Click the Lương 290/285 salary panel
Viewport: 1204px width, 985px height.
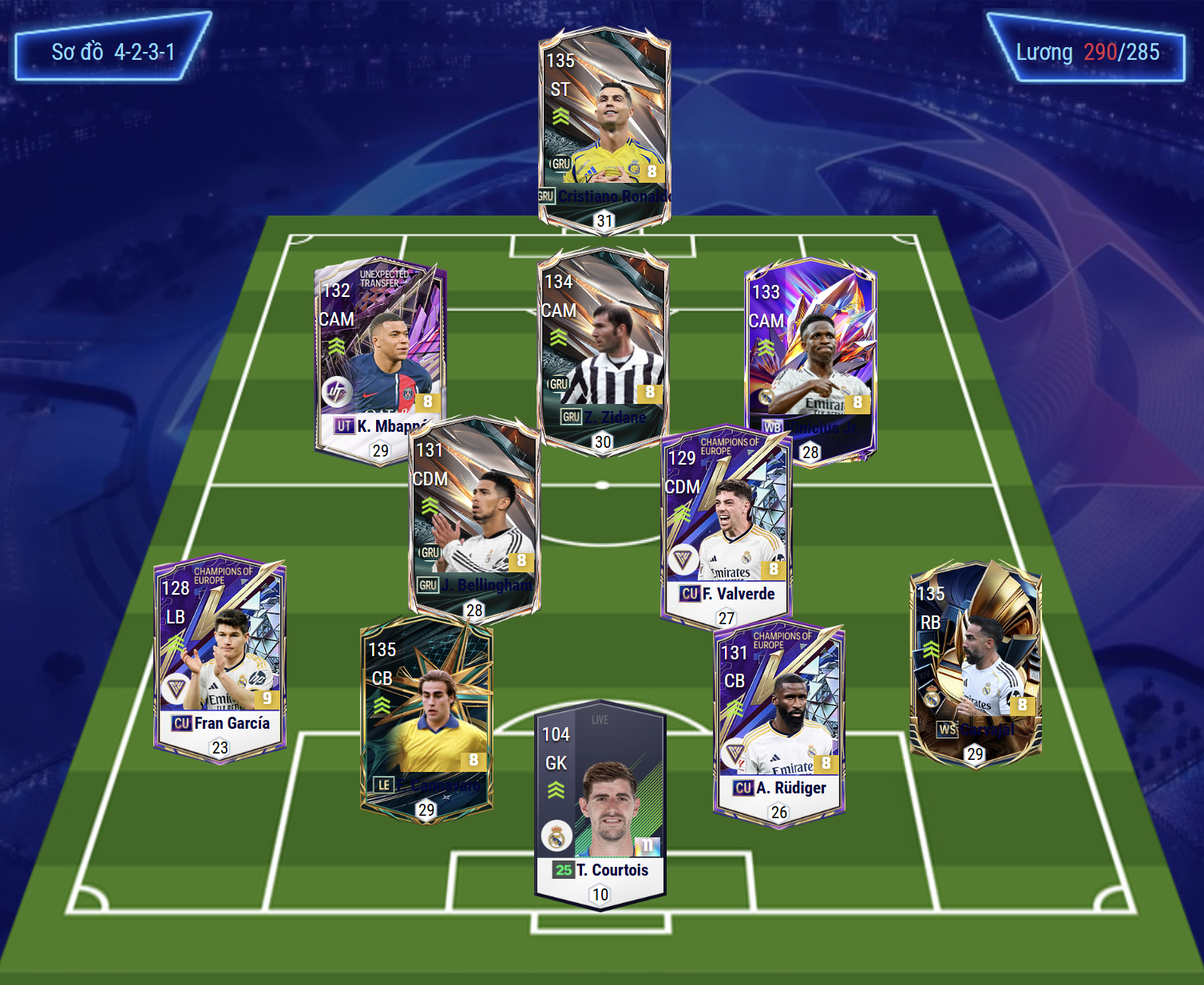point(1087,52)
